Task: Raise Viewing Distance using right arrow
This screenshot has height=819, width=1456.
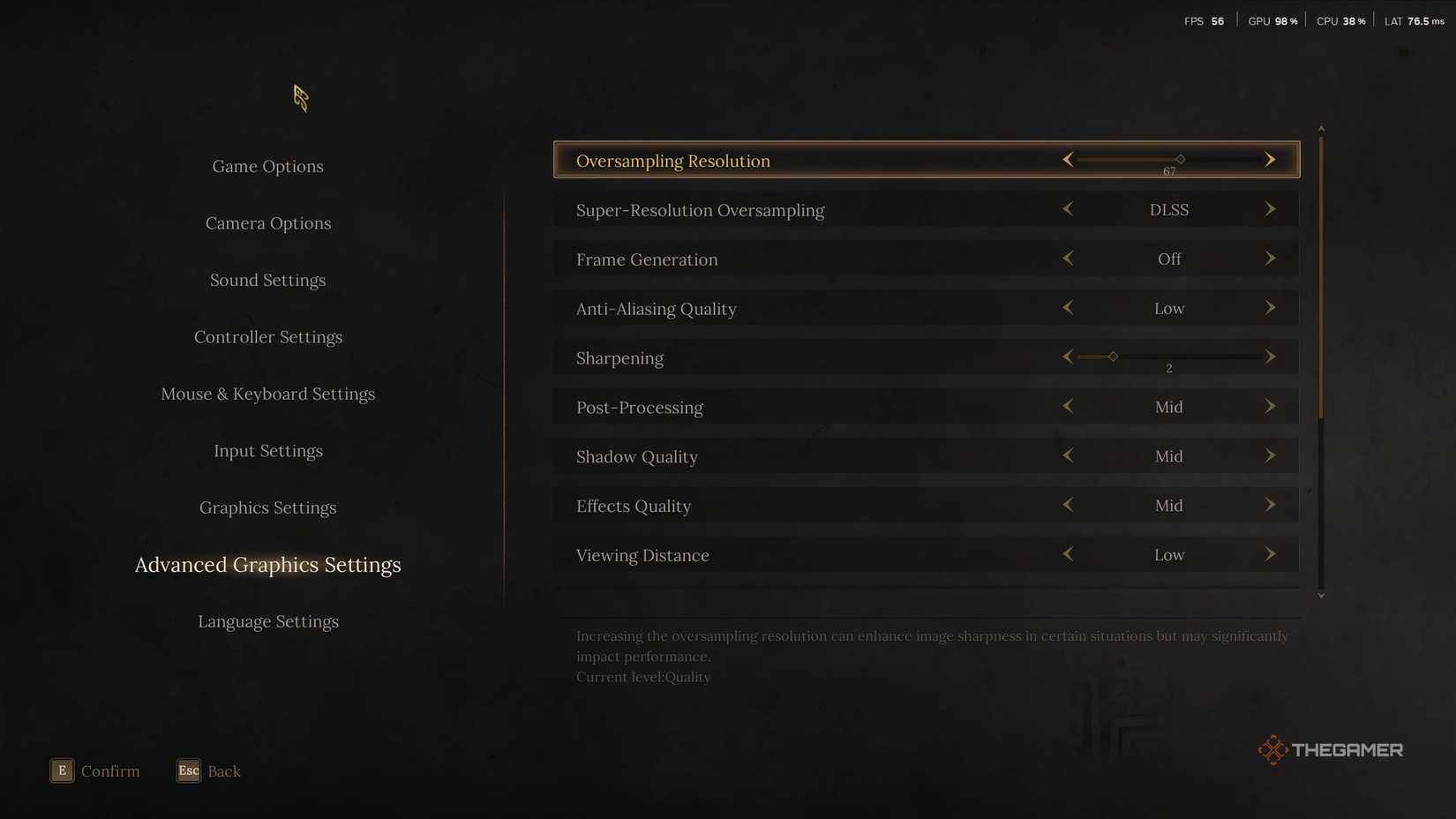Action: (x=1271, y=554)
